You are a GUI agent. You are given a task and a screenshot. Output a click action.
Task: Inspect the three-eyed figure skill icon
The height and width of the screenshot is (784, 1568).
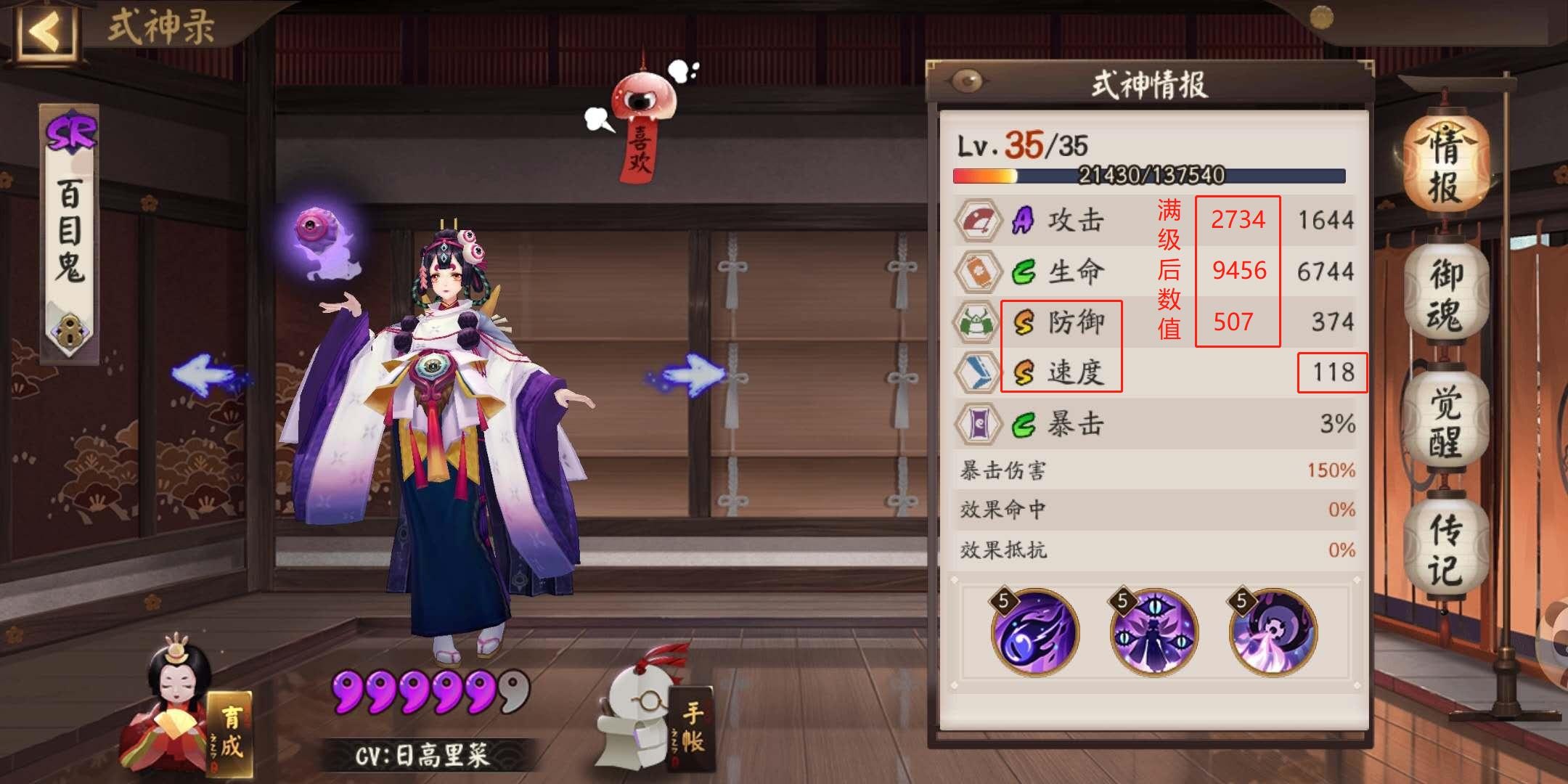[x=1153, y=632]
